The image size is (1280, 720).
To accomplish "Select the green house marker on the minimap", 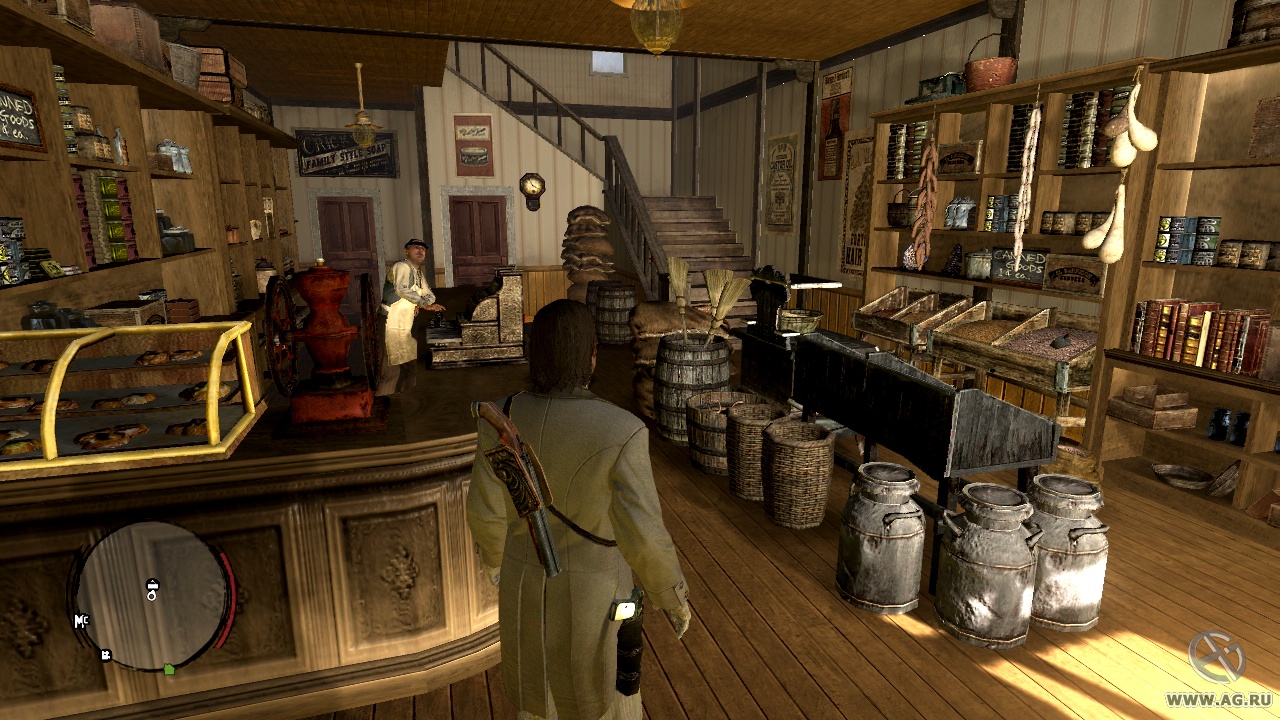I will [x=169, y=668].
